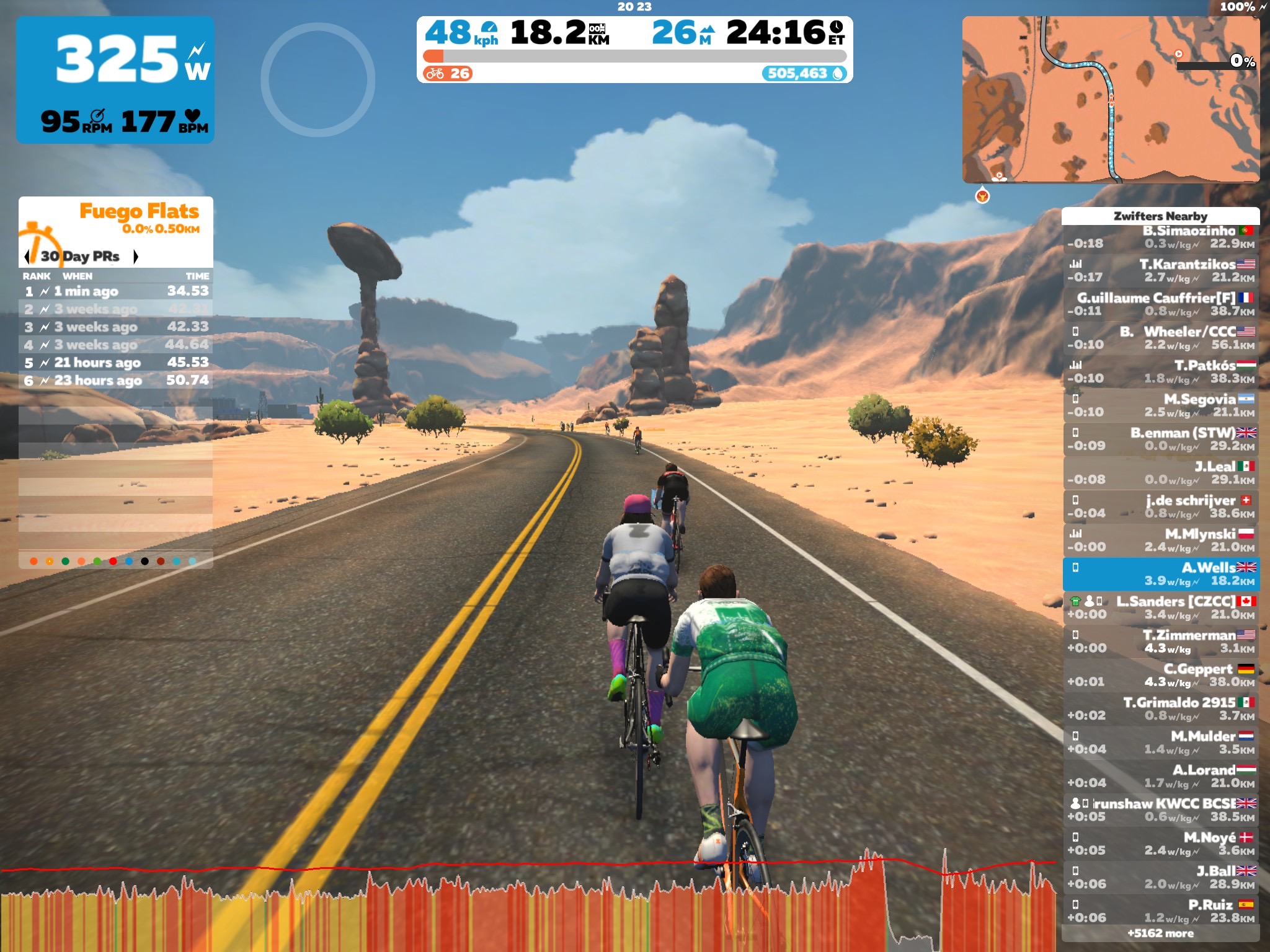Screen dimensions: 1270x952
Task: Select the highlighted A.Wells rider row
Action: pyautogui.click(x=1160, y=574)
